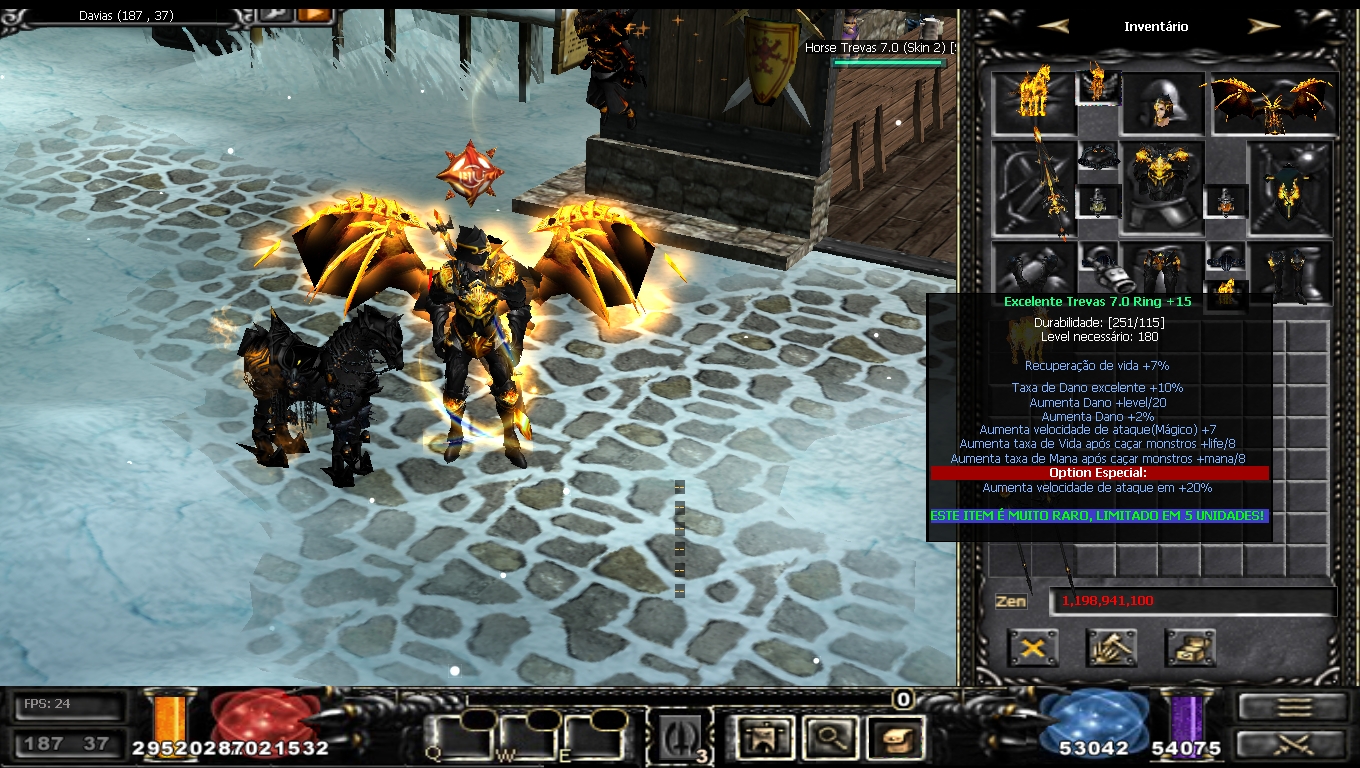The width and height of the screenshot is (1360, 768).
Task: Go to the previous inventory page arrow
Action: 1054,27
